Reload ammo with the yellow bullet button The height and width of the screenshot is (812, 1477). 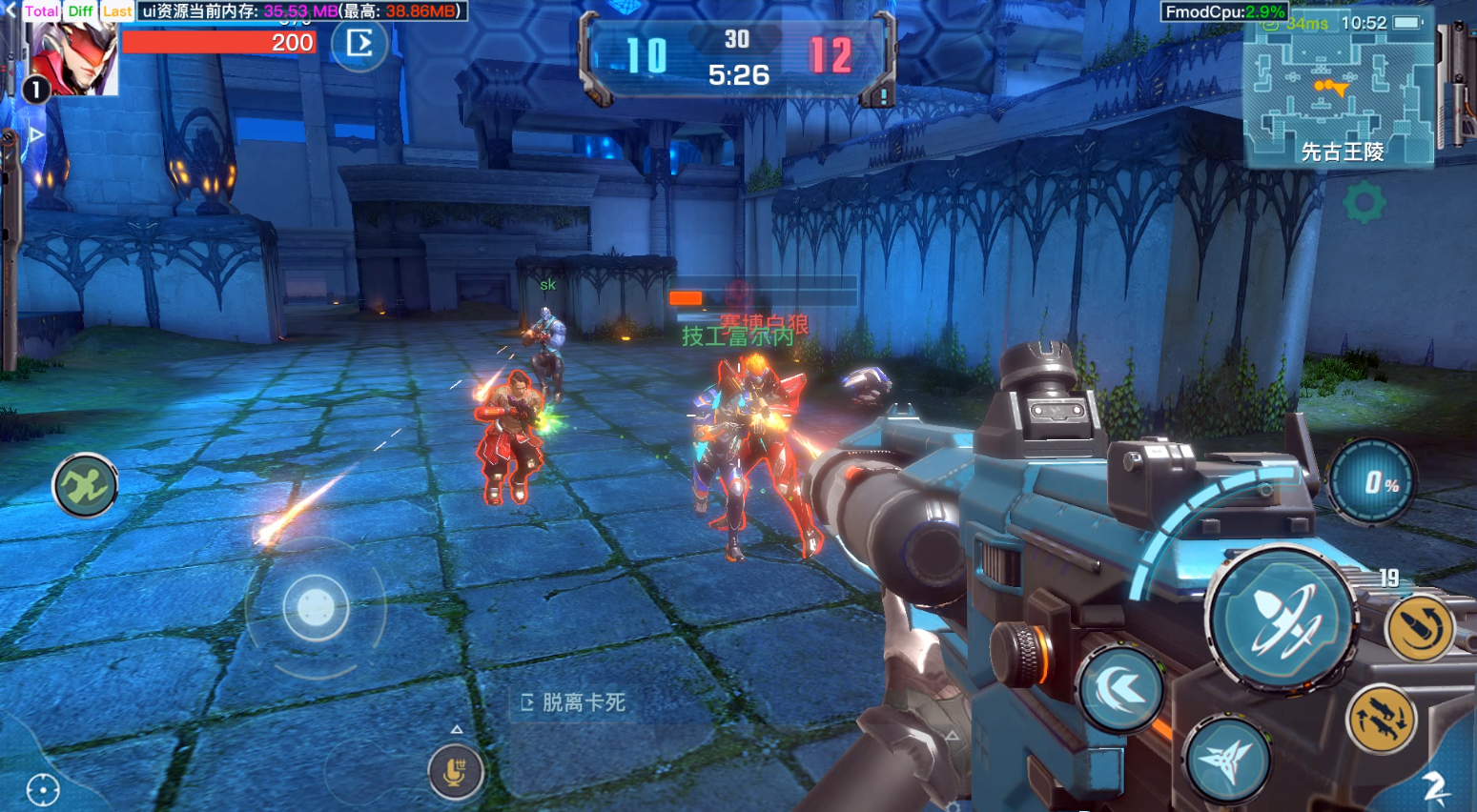point(1418,628)
